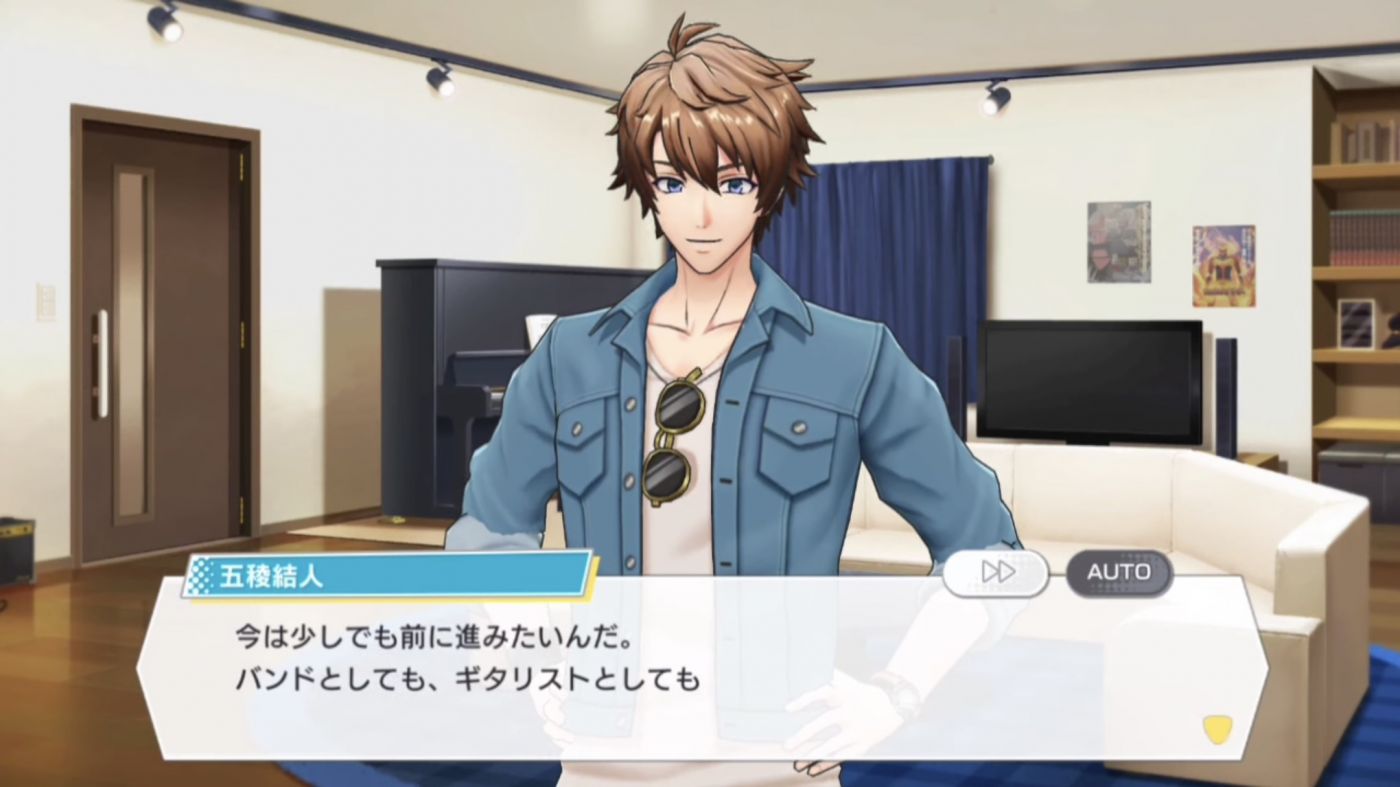Toggle AUTO dialogue mode

click(x=1118, y=572)
